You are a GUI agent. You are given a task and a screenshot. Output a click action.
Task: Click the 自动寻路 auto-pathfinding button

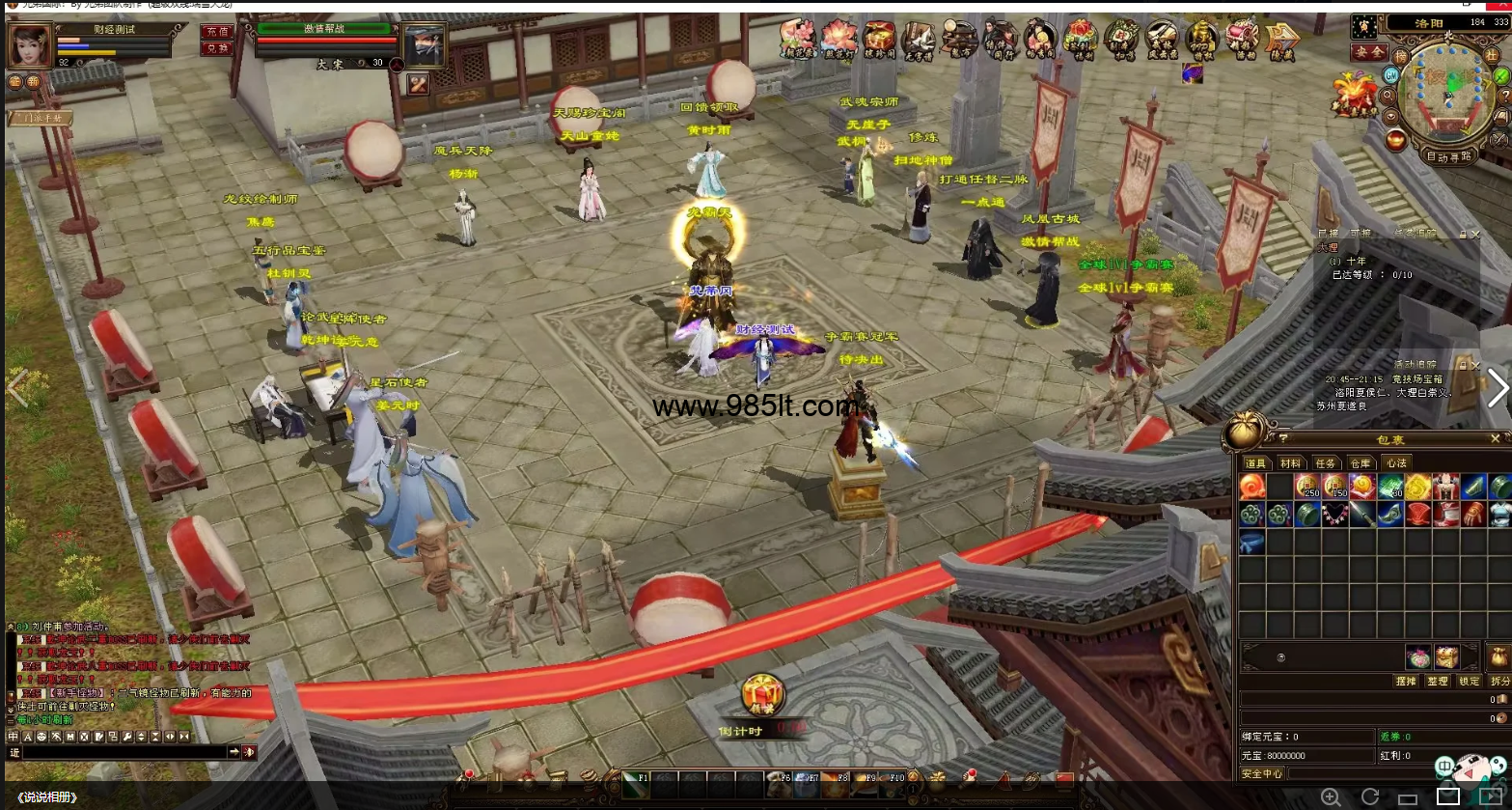coord(1447,155)
